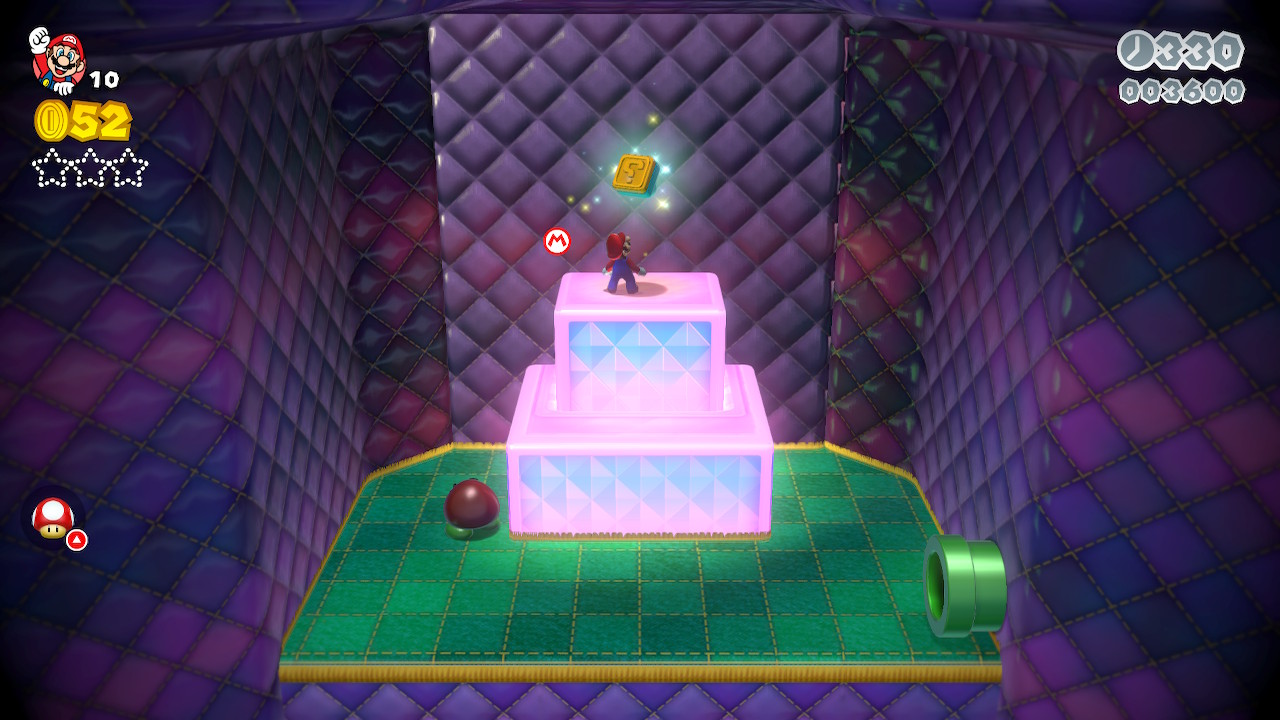Select the green stars collection tracker

(x=90, y=168)
